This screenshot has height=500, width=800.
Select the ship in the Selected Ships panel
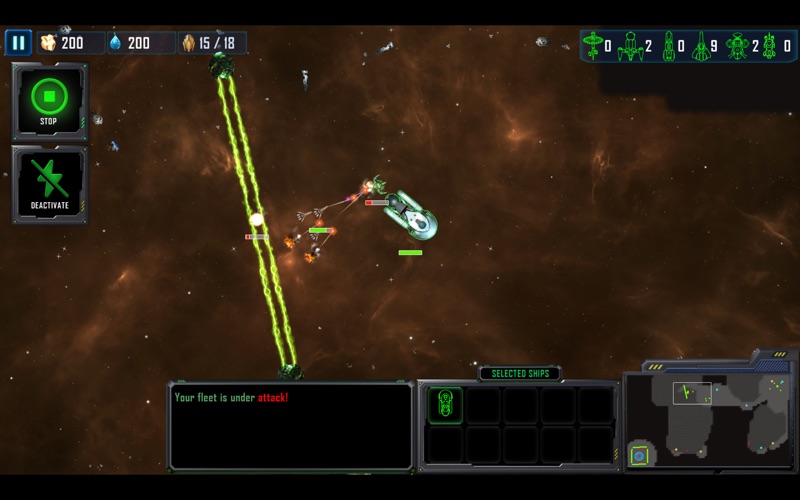point(446,405)
